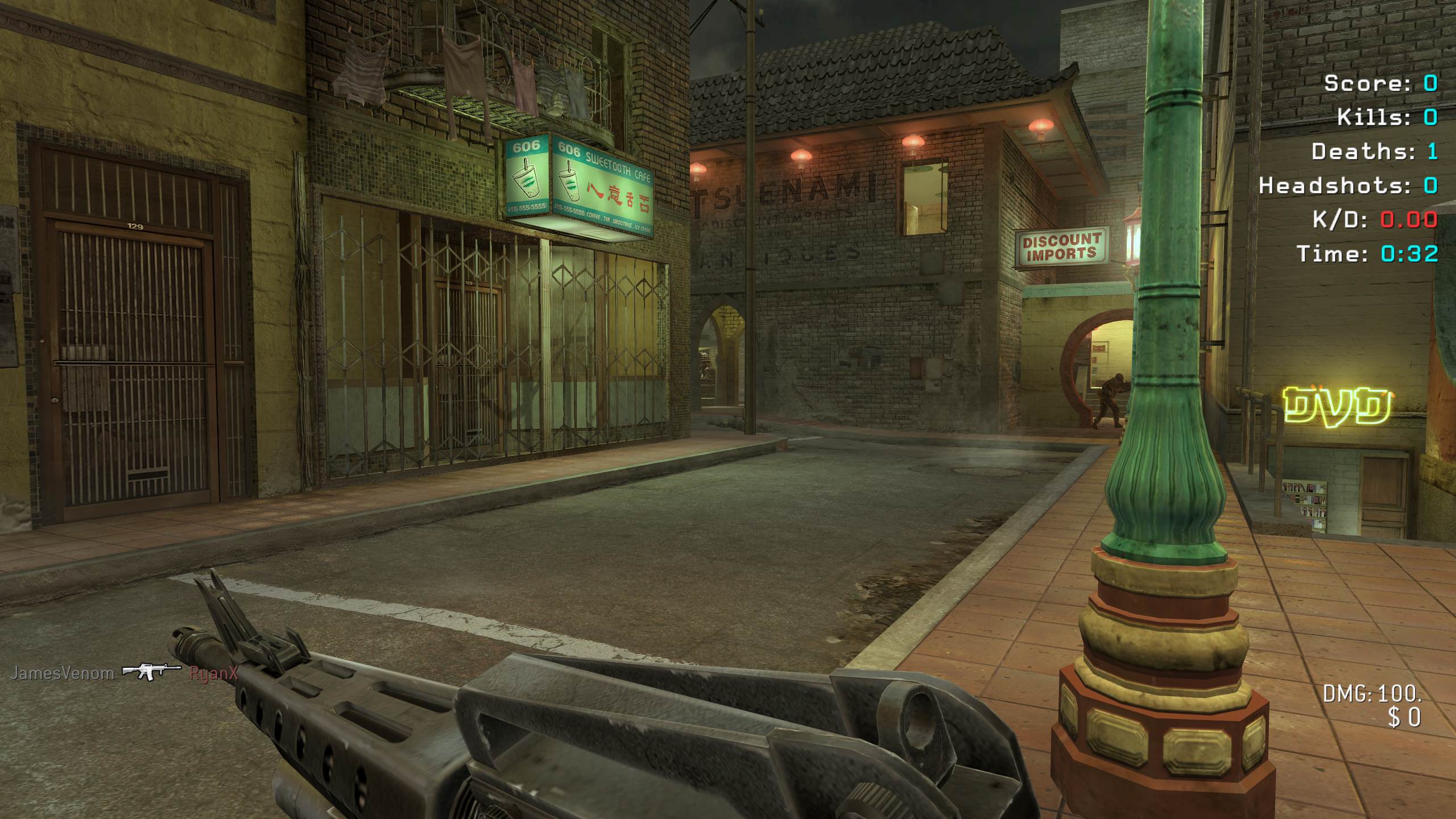
Task: Select JamesVenom's name in the kill feed
Action: [63, 673]
